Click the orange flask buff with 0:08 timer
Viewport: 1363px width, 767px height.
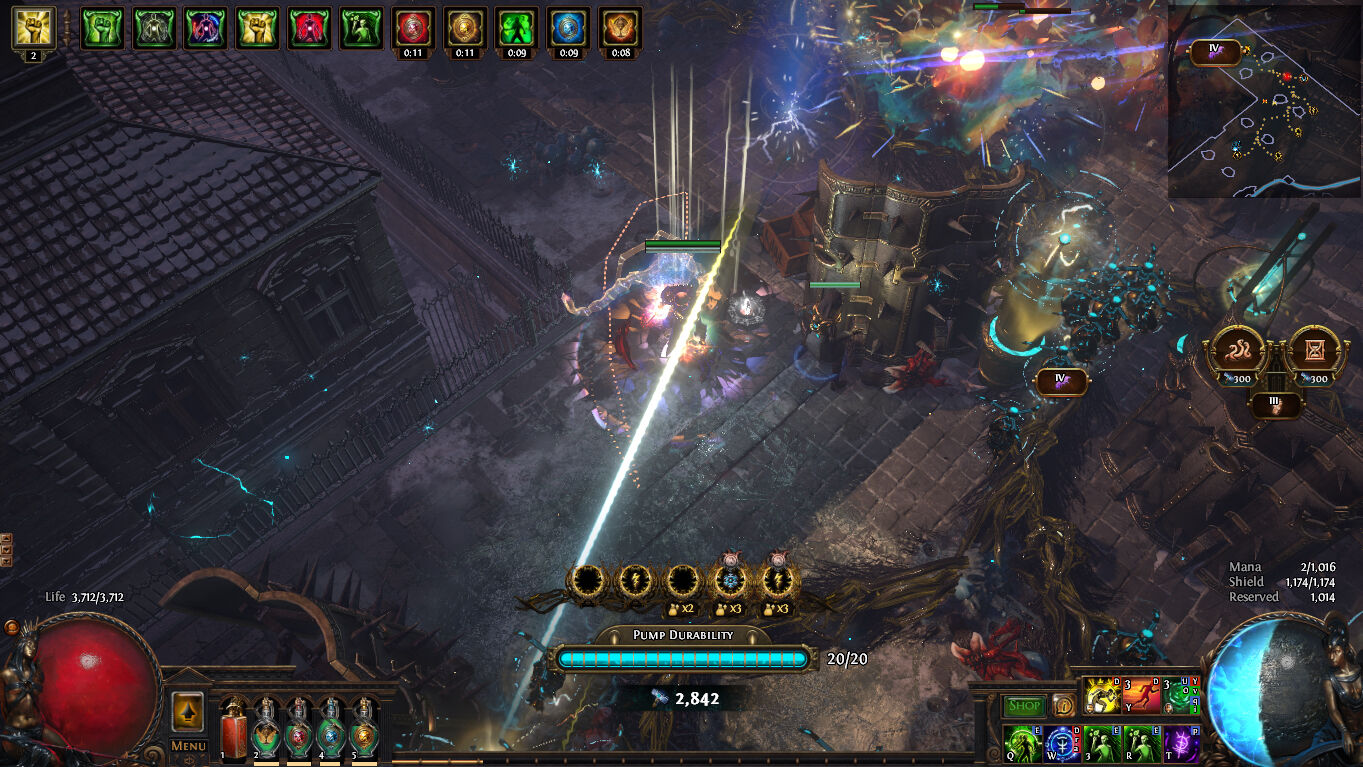(x=620, y=28)
